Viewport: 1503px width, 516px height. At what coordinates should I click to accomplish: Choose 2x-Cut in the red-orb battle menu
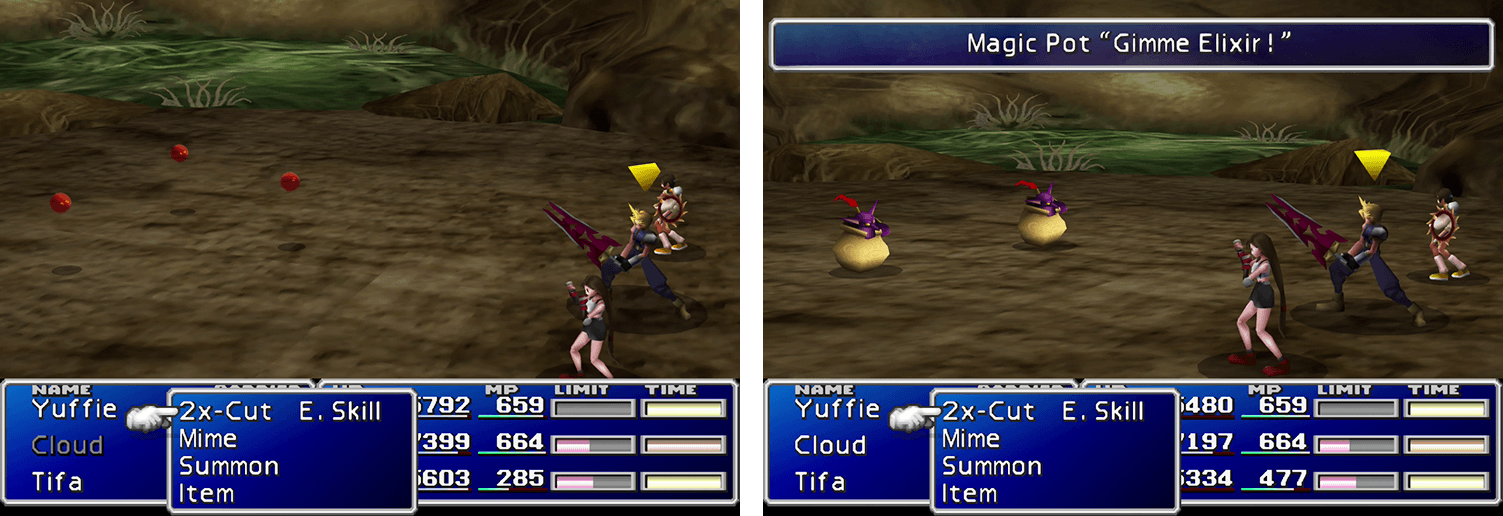click(x=225, y=411)
